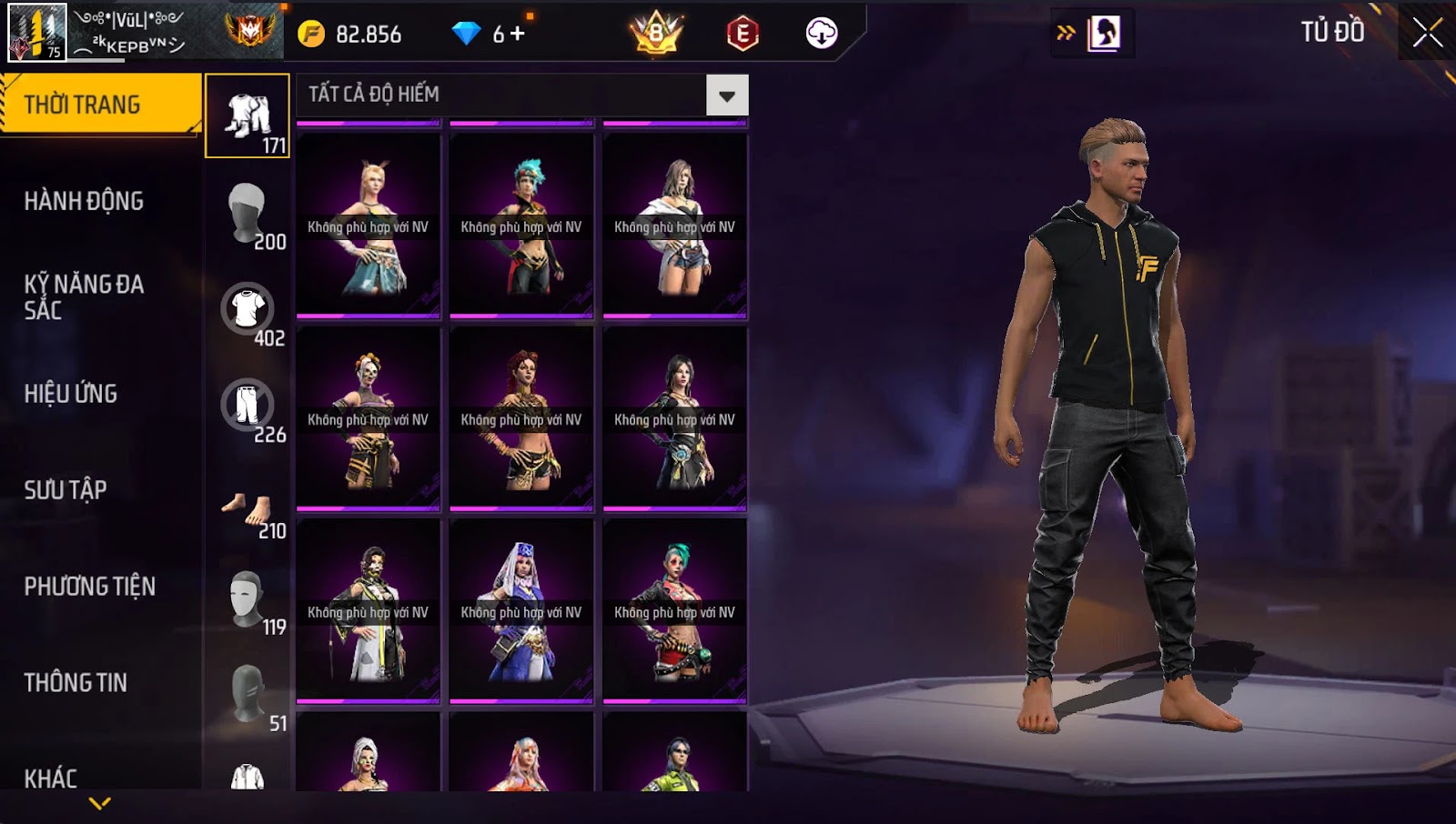The width and height of the screenshot is (1456, 824).
Task: Select the blue hijab outfit thumbnail
Action: [521, 610]
